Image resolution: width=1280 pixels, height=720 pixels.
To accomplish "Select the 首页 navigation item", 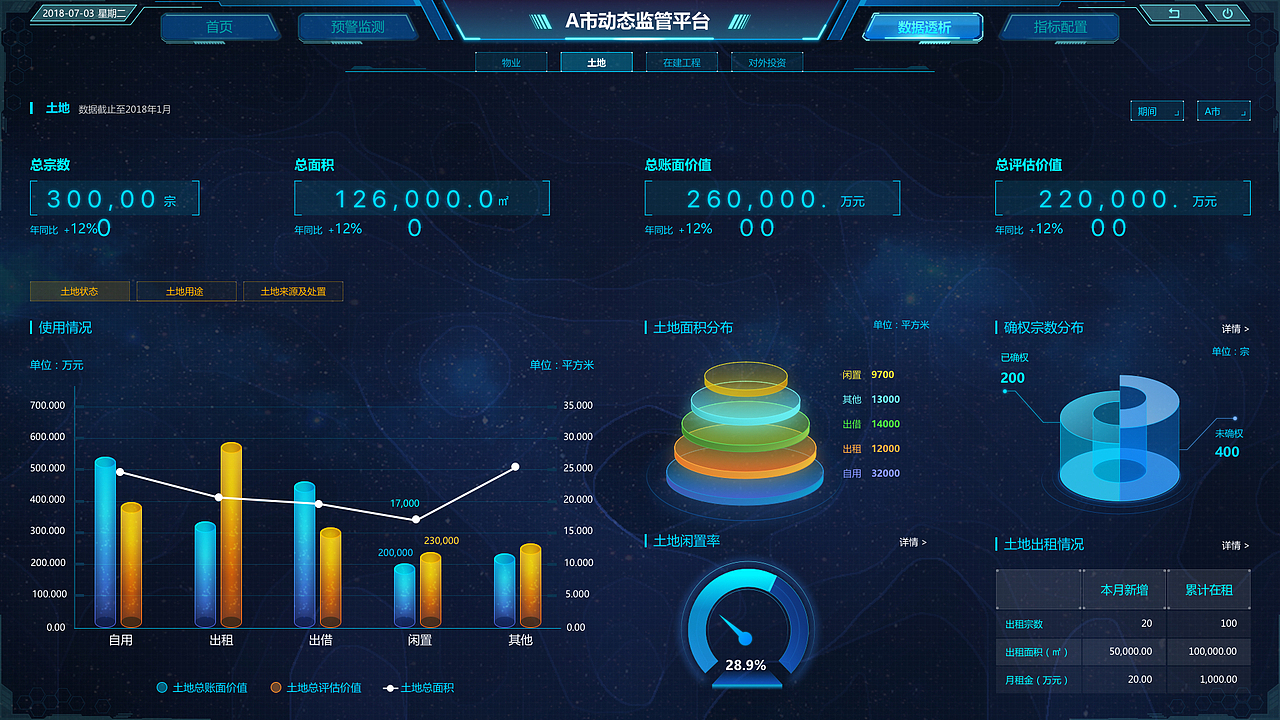I will 219,27.
